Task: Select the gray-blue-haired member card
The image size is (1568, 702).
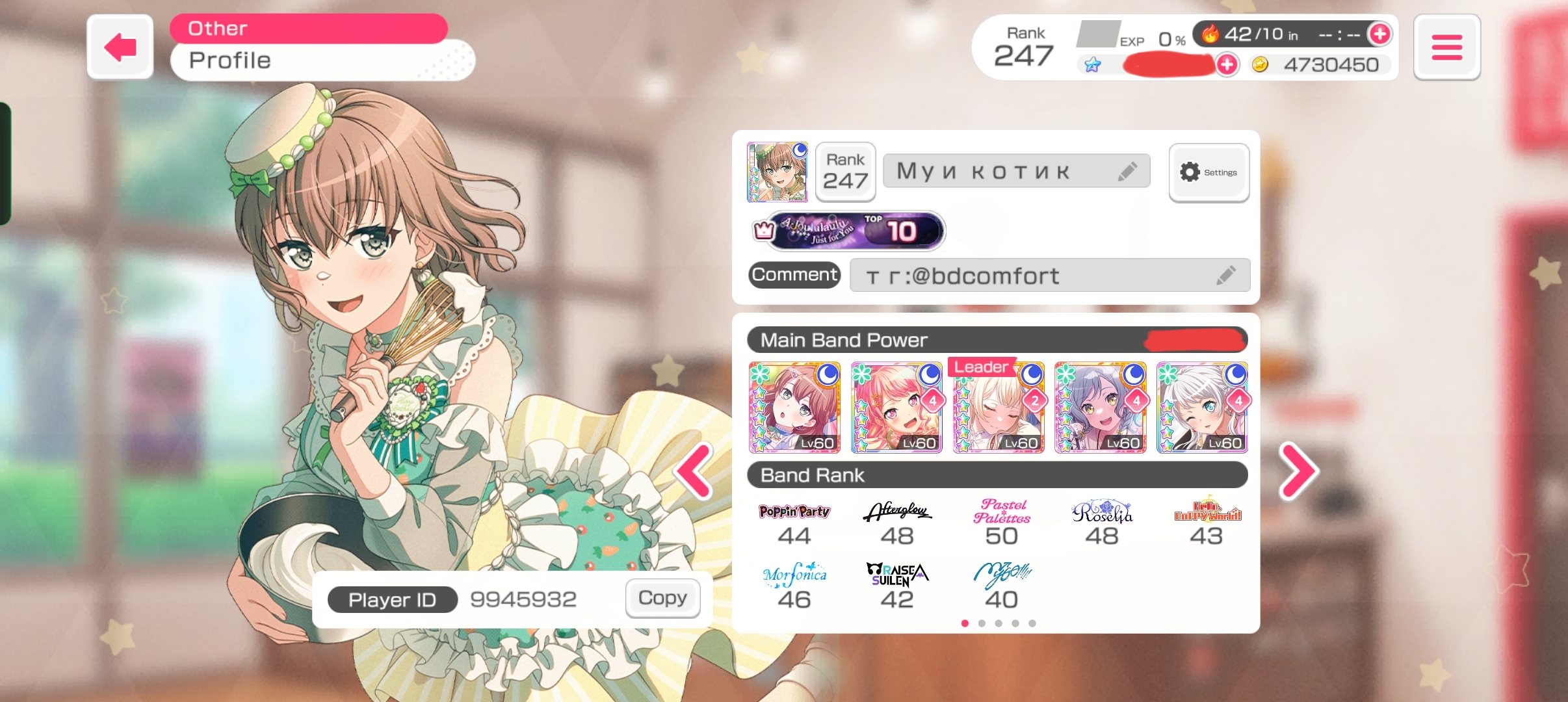Action: pyautogui.click(x=1100, y=408)
